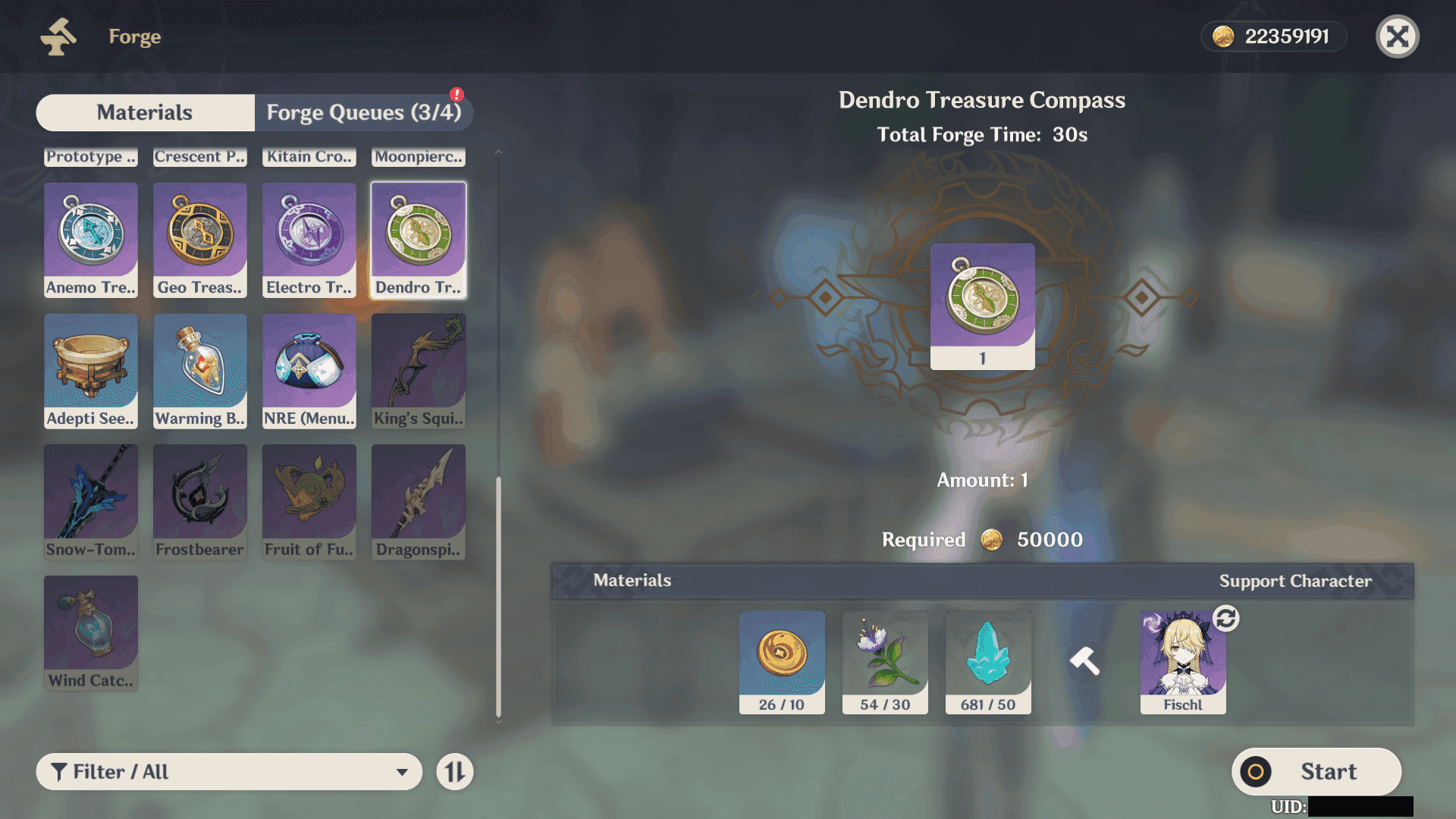Swap the Fischl support character

1225,619
